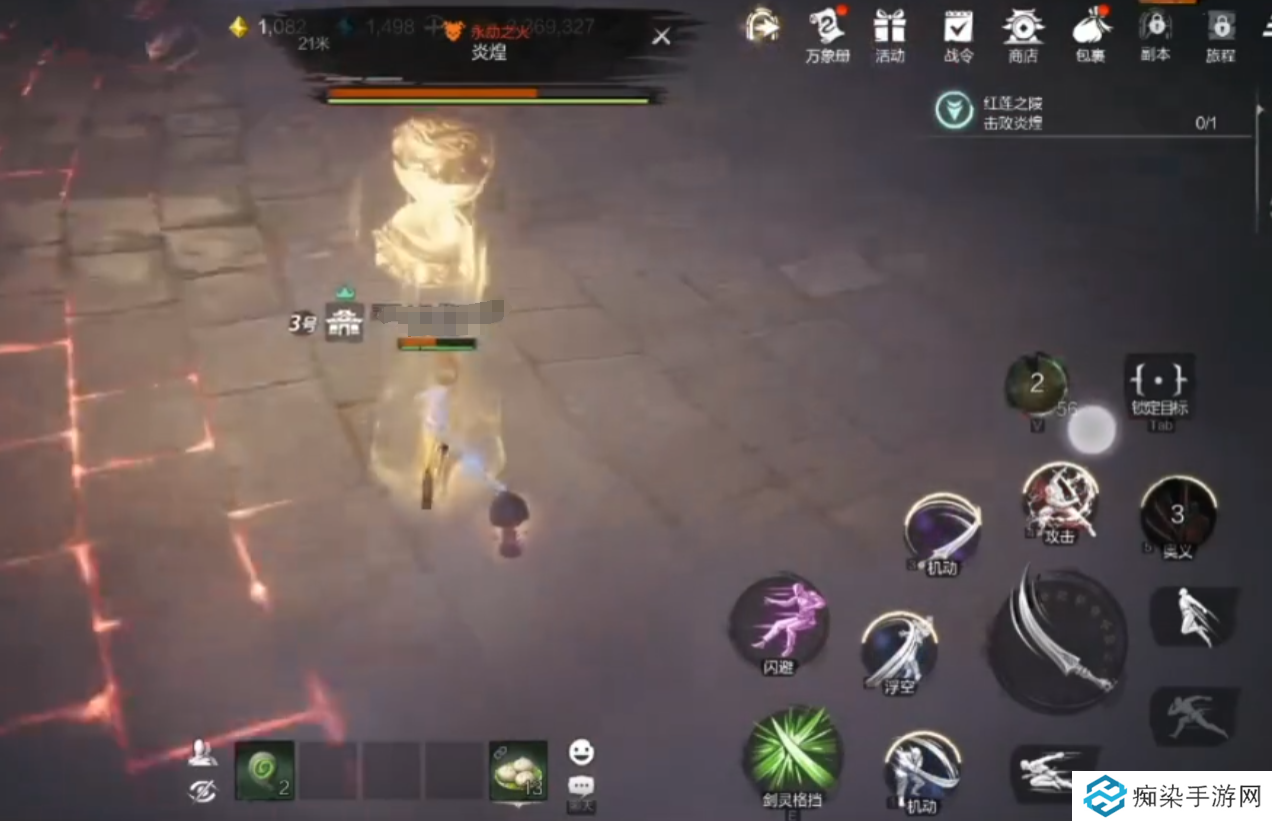
Task: Close the 炎煌 boss target frame
Action: [x=661, y=37]
